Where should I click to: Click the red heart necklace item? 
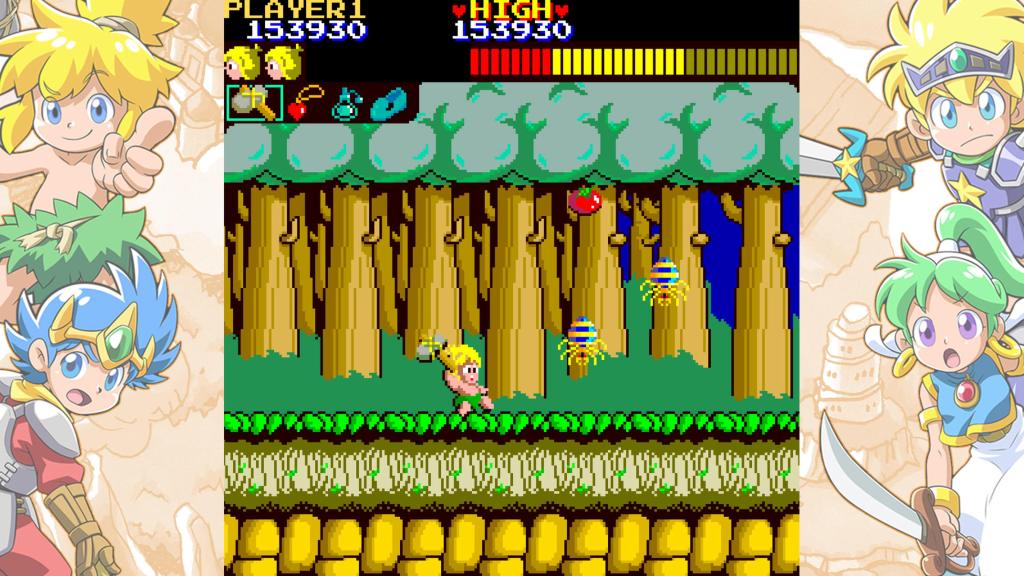(x=303, y=103)
